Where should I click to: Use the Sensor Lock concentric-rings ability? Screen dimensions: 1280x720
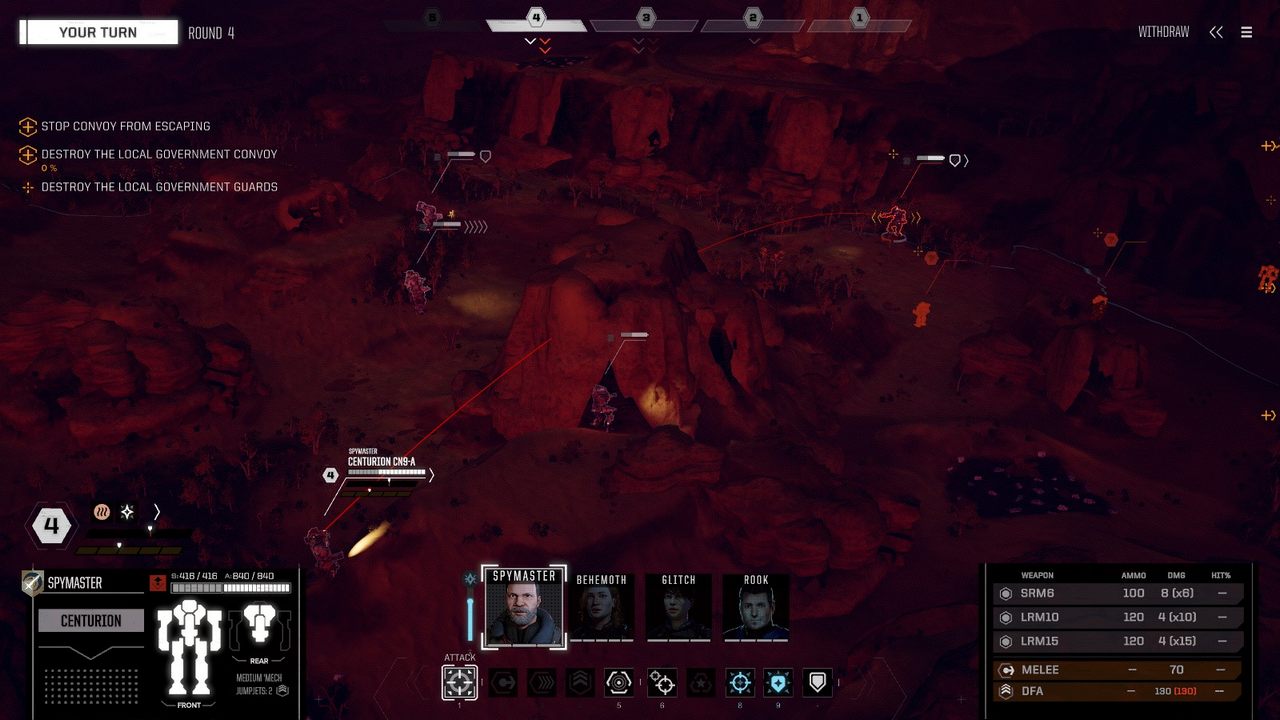click(x=619, y=683)
